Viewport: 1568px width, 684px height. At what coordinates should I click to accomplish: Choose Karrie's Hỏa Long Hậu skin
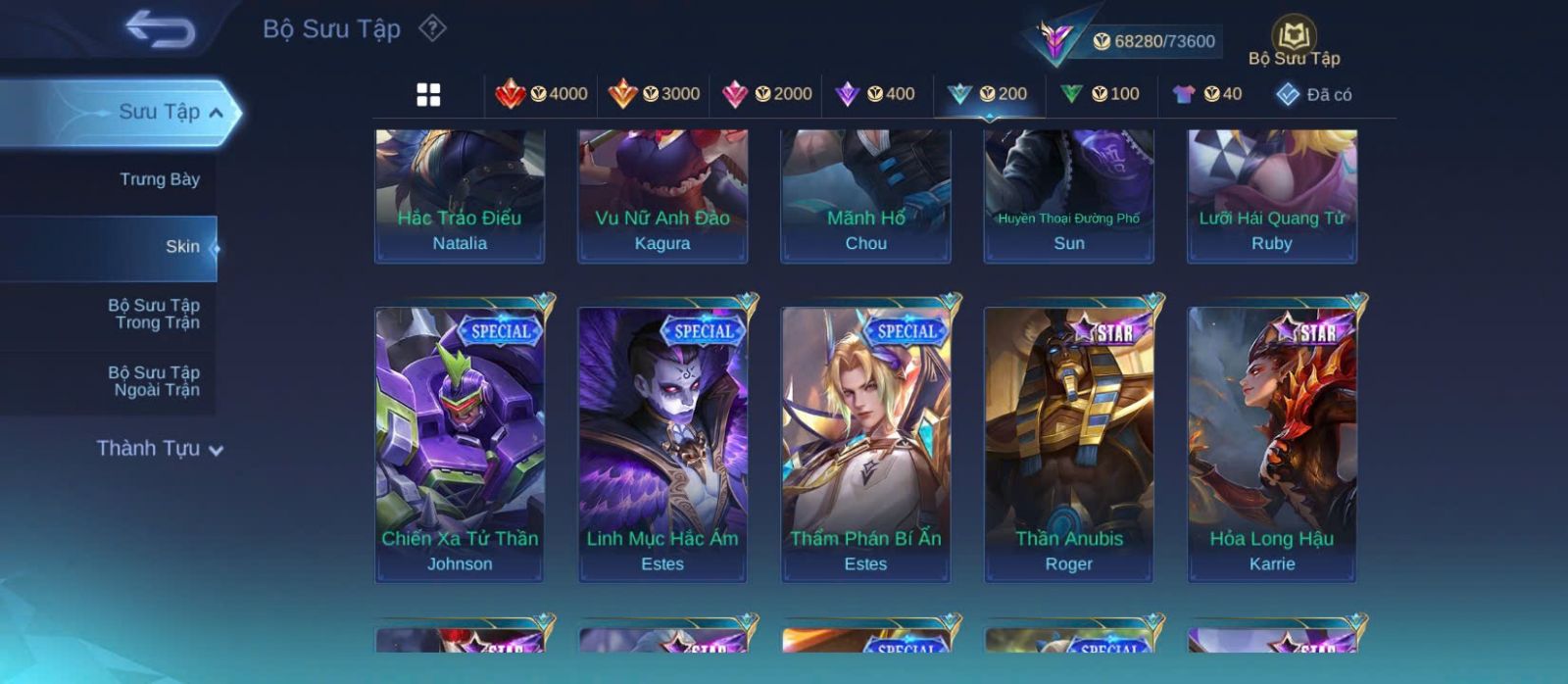click(1272, 444)
